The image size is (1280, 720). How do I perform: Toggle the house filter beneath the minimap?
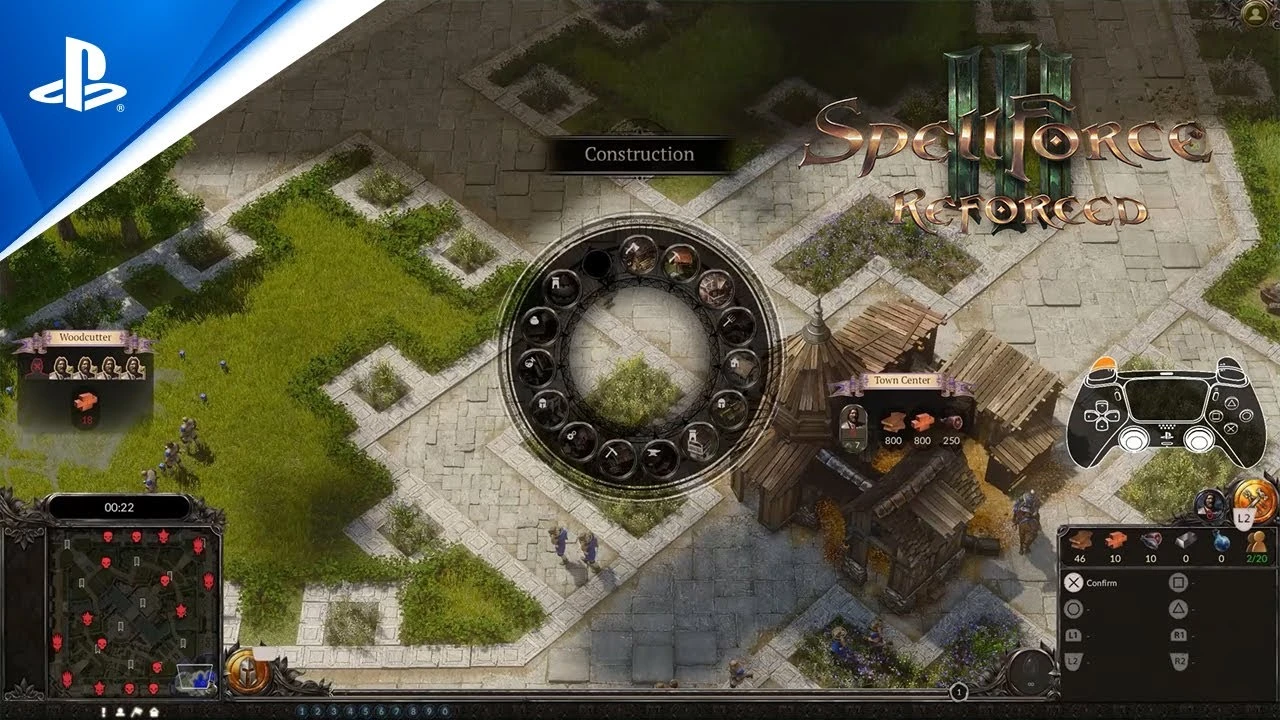(153, 712)
